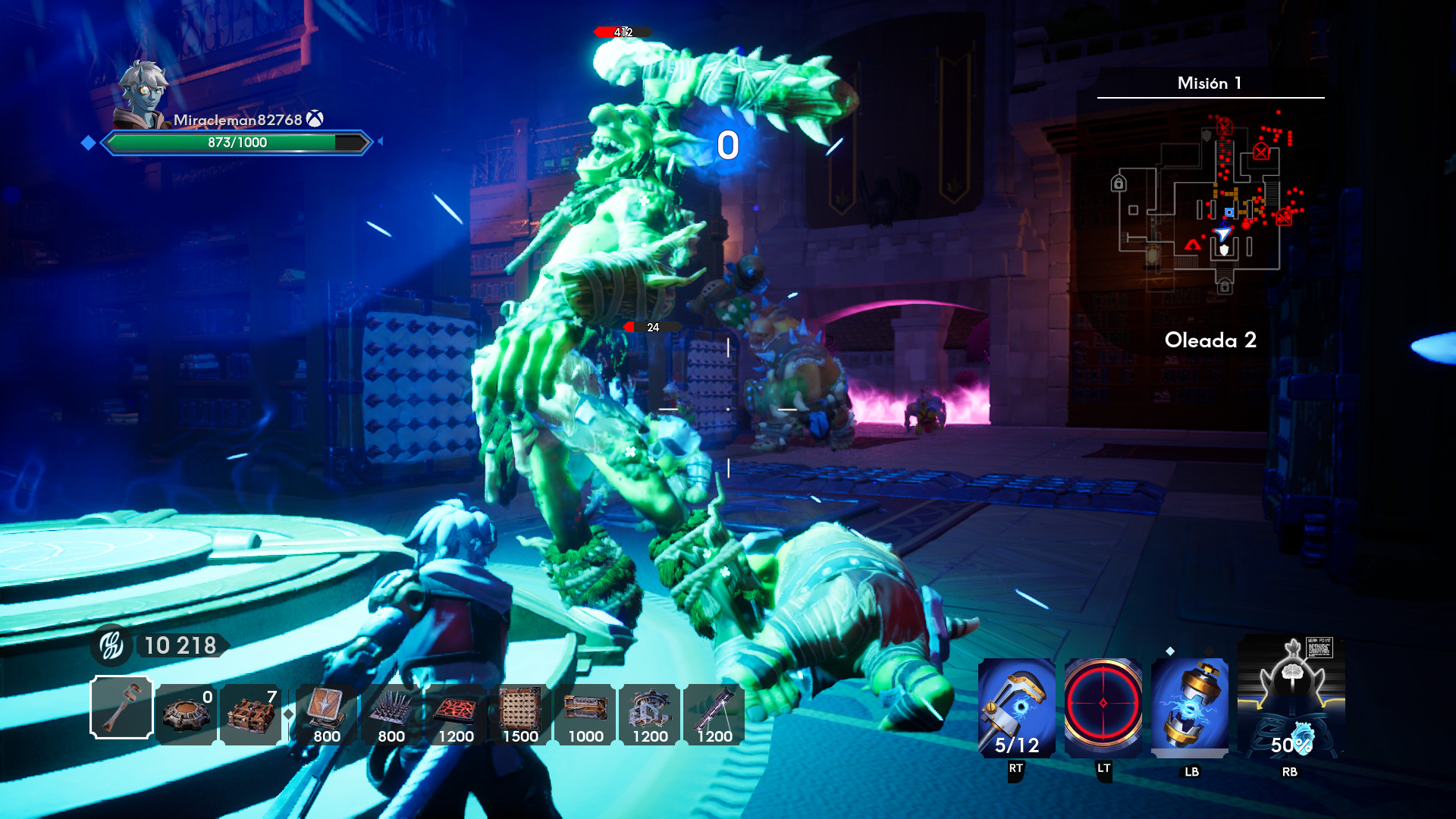This screenshot has width=1456, height=819.
Task: Pick the star panel trap costing 800
Action: point(326,714)
